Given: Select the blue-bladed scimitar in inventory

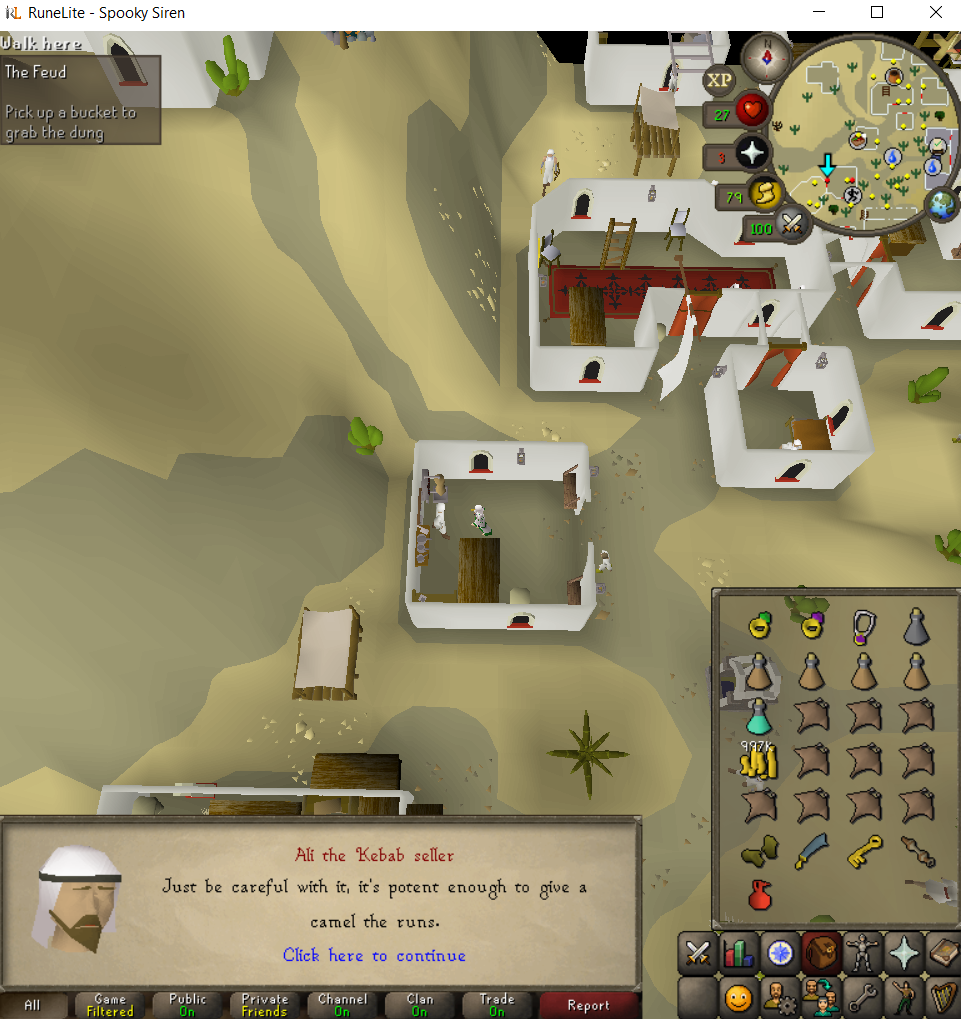Looking at the screenshot, I should point(811,852).
